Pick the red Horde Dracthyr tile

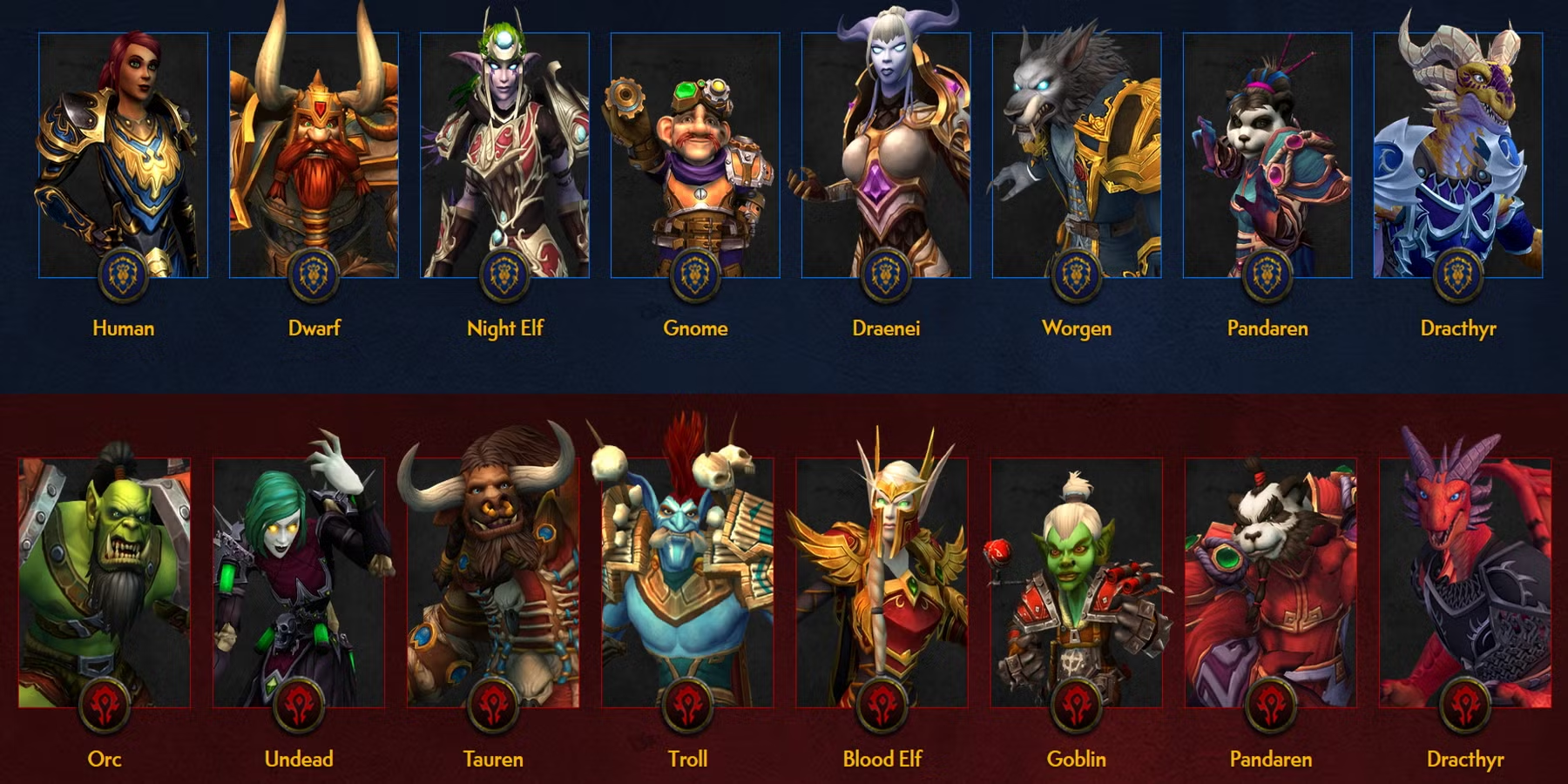click(x=1465, y=582)
